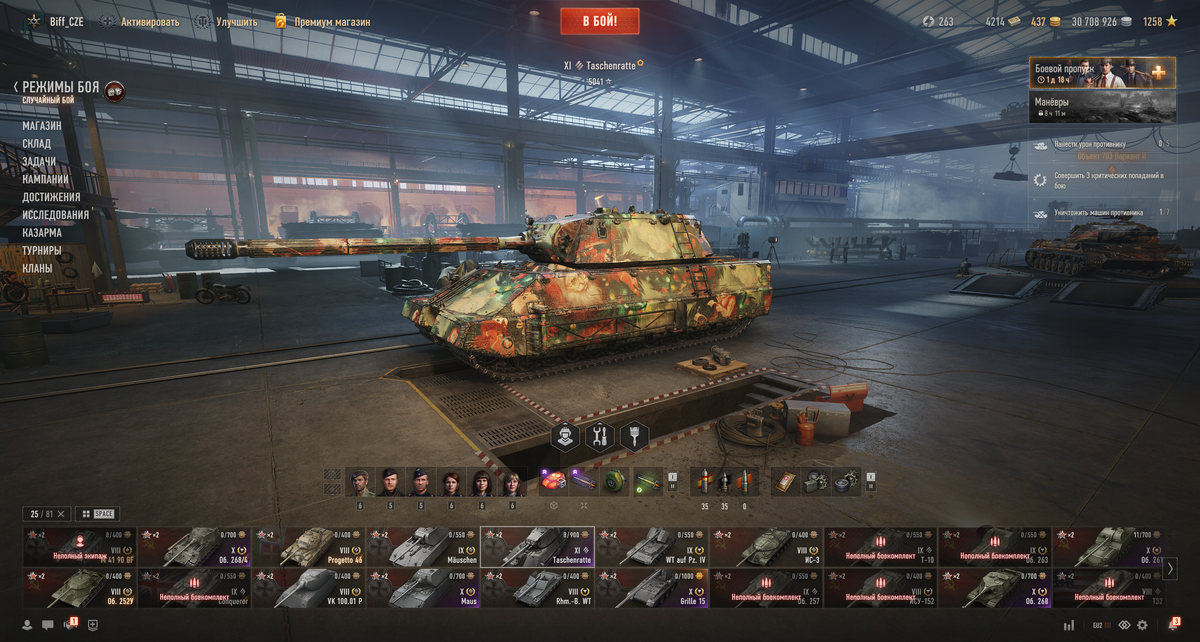Viewport: 1200px width, 642px height.
Task: Open ИССЛЕДОВАНИЯ tech tree
Action: pos(56,215)
